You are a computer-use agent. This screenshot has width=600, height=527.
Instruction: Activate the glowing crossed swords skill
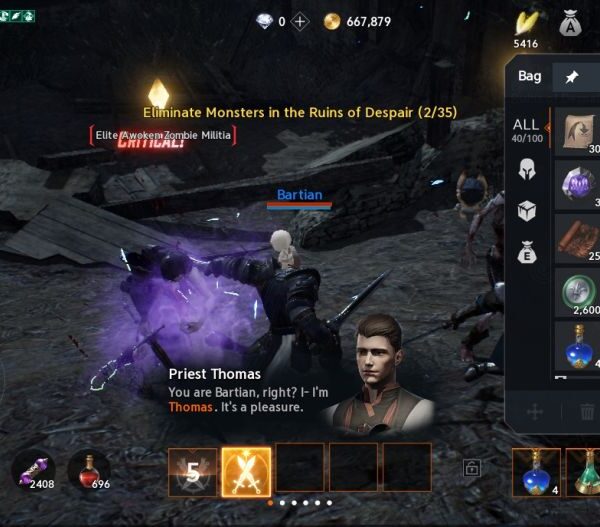[246, 471]
